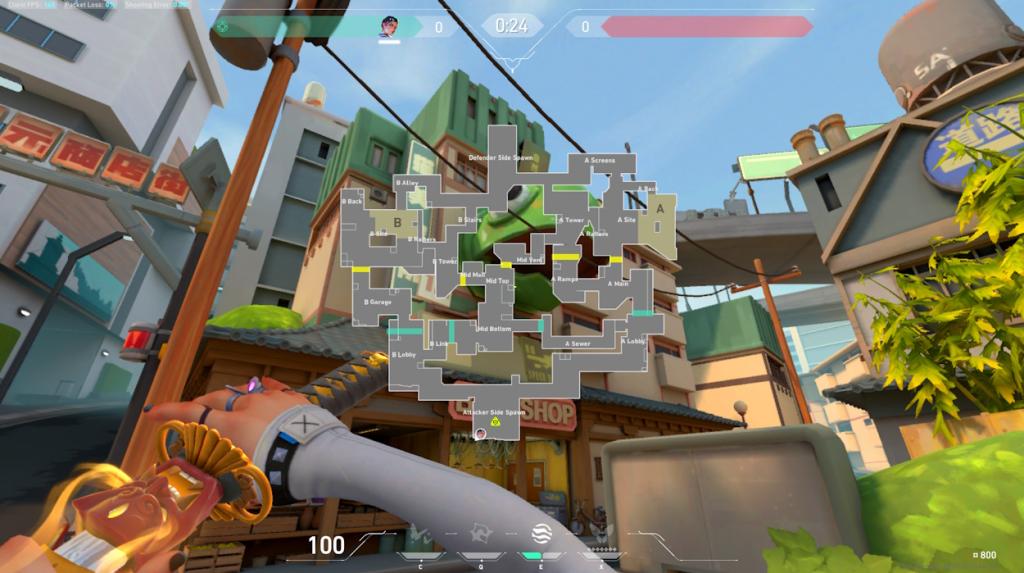Mark A Screens on the map

(600, 160)
